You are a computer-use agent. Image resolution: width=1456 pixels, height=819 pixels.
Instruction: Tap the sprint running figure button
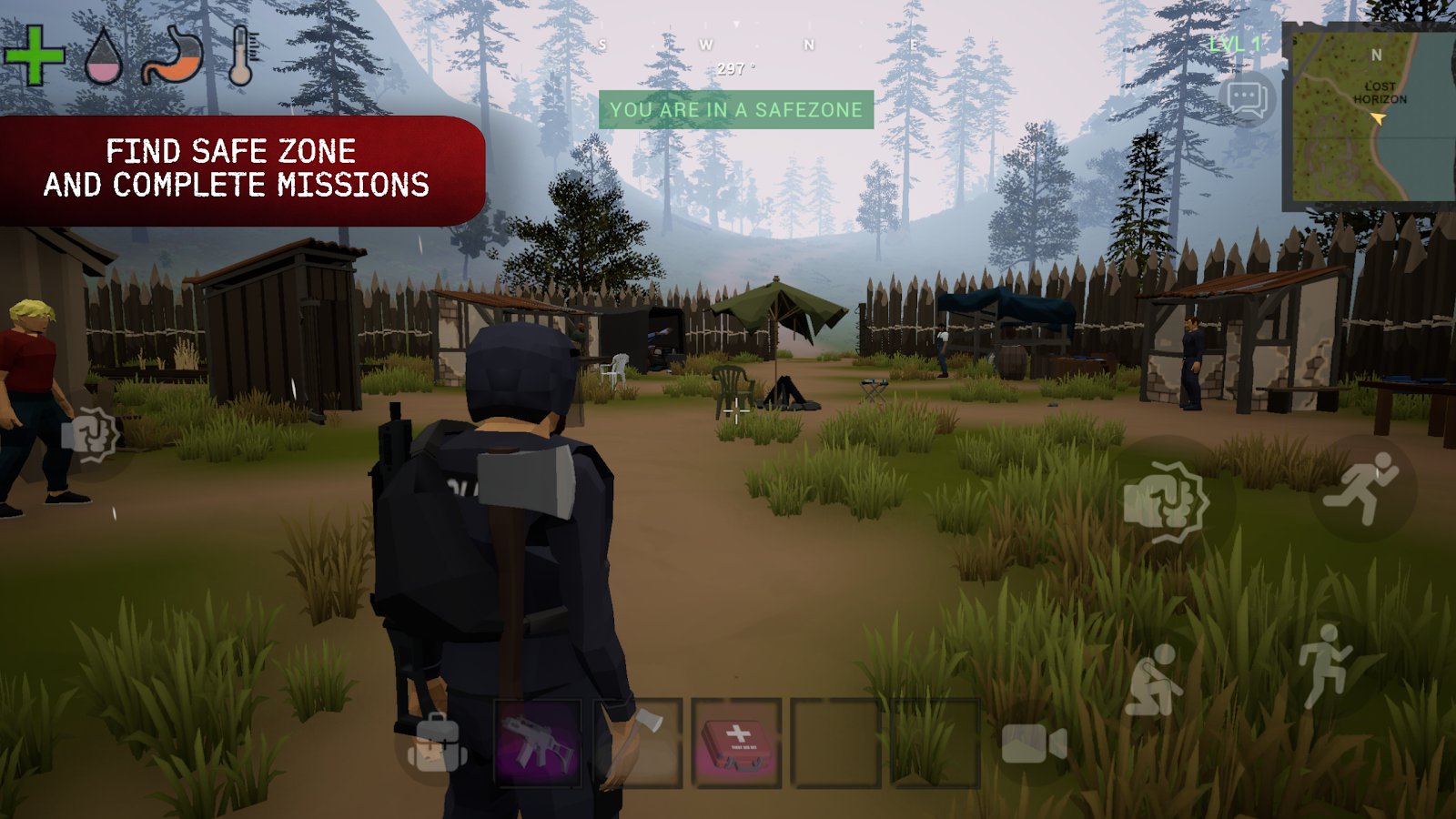click(1362, 489)
